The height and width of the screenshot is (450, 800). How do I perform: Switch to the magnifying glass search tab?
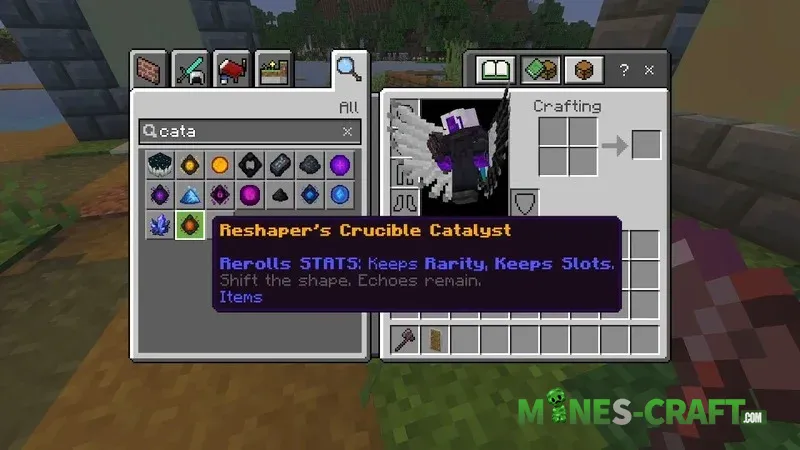coord(347,70)
